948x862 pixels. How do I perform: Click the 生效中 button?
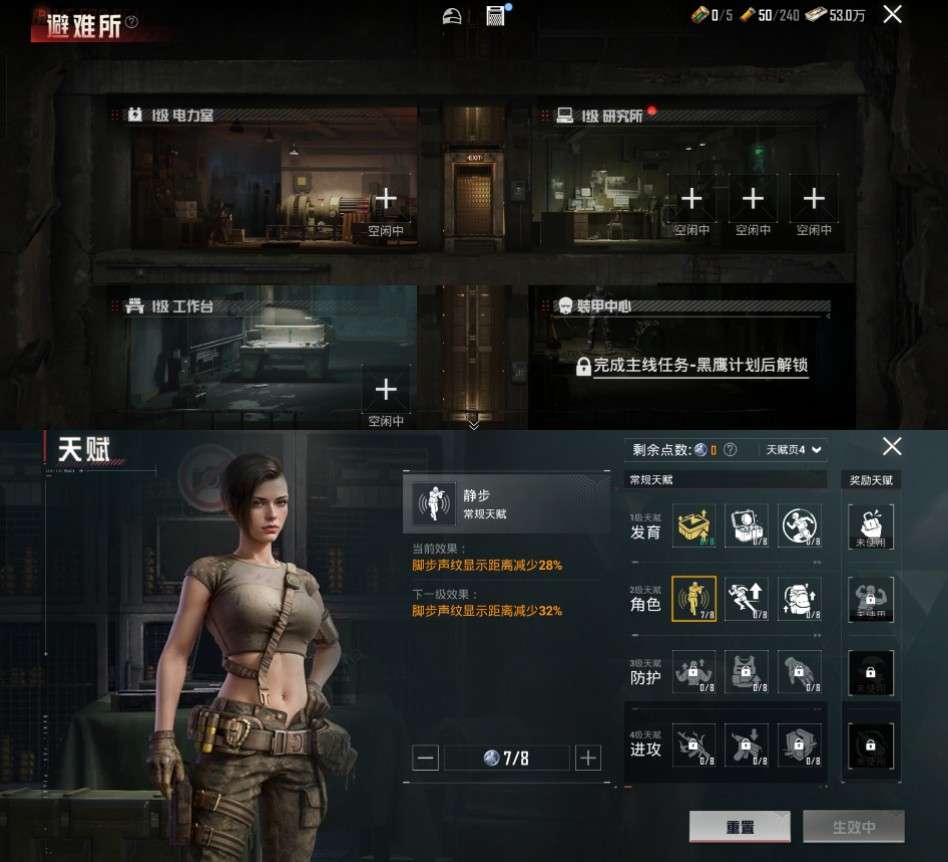point(853,827)
